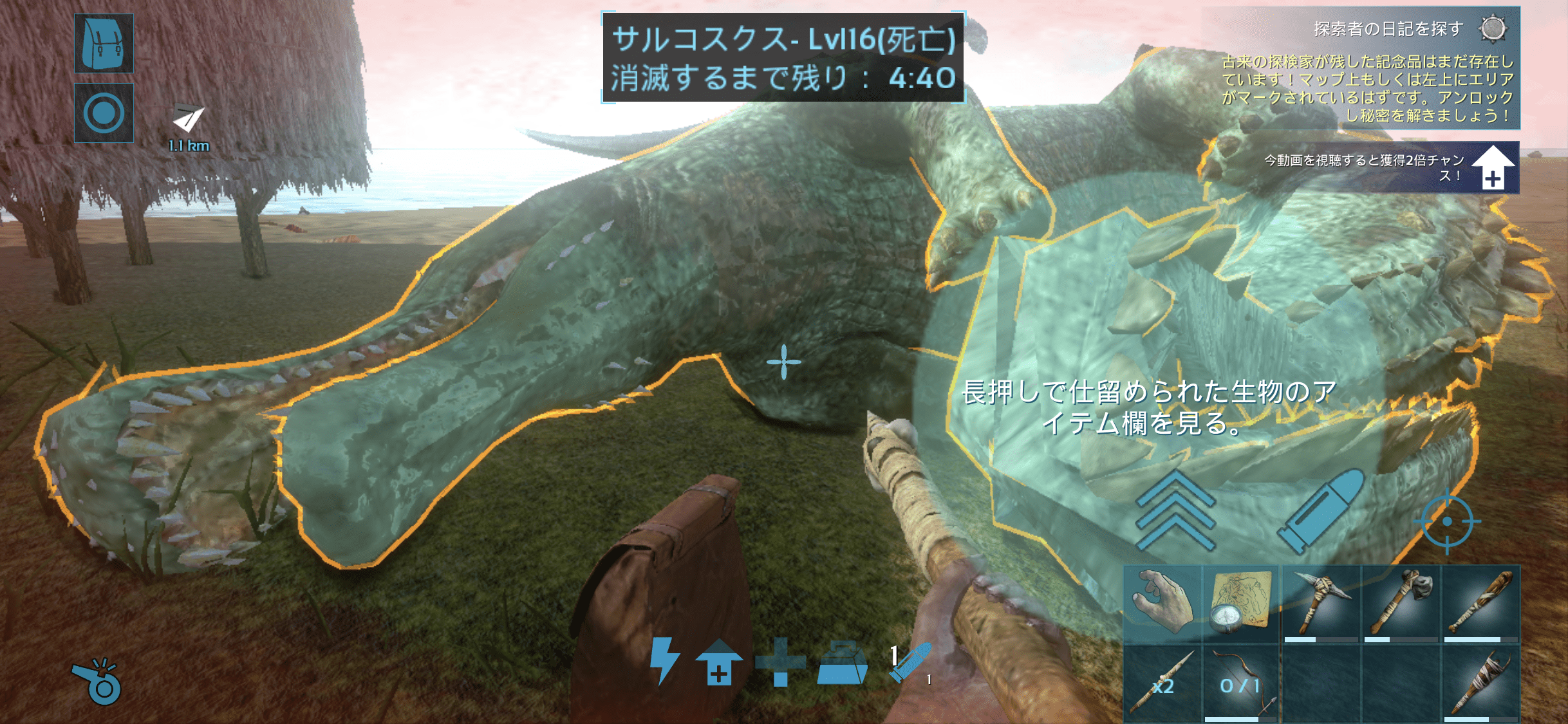Activate the crosshair aim button
Image resolution: width=1568 pixels, height=724 pixels.
point(1446,521)
